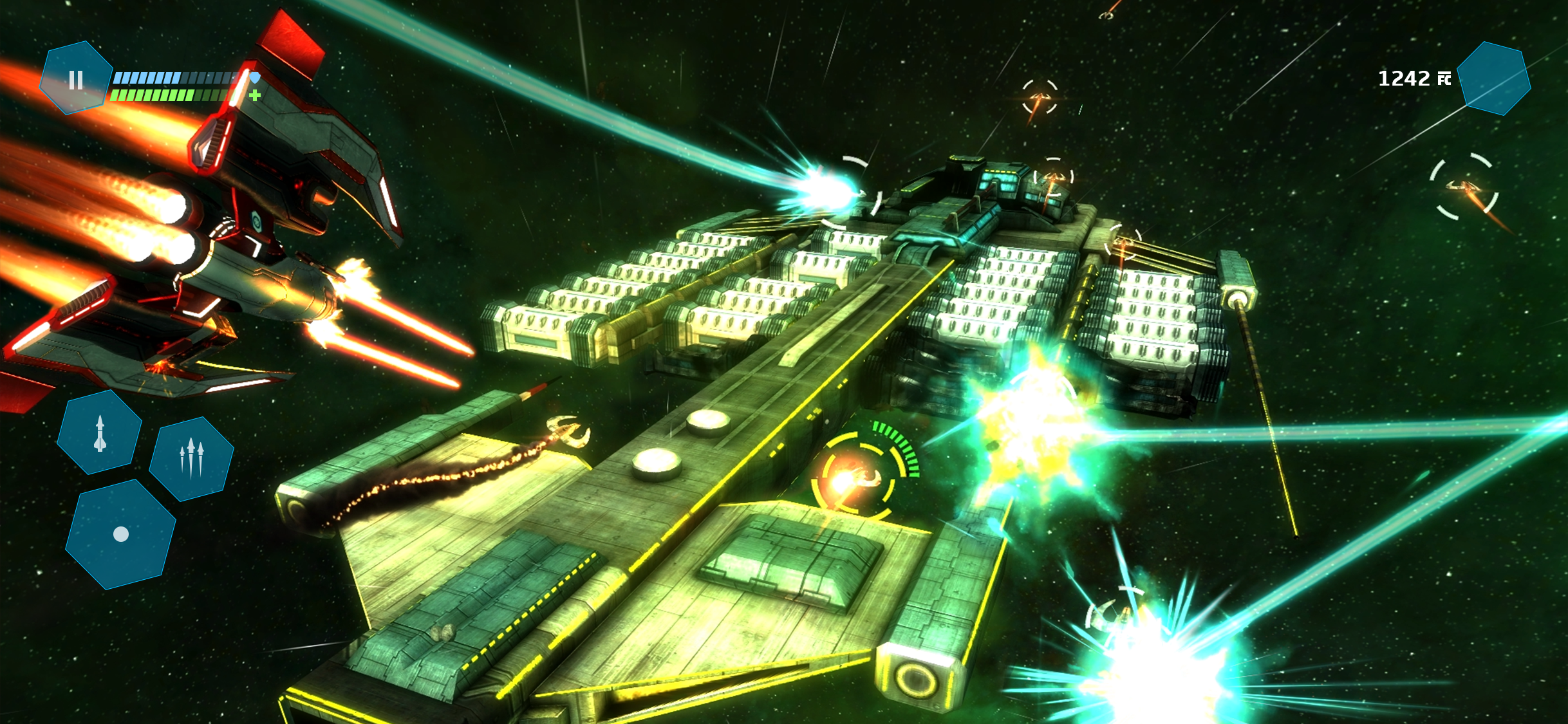Pause the game with the hexagon button
The image size is (1568, 724).
(x=76, y=79)
